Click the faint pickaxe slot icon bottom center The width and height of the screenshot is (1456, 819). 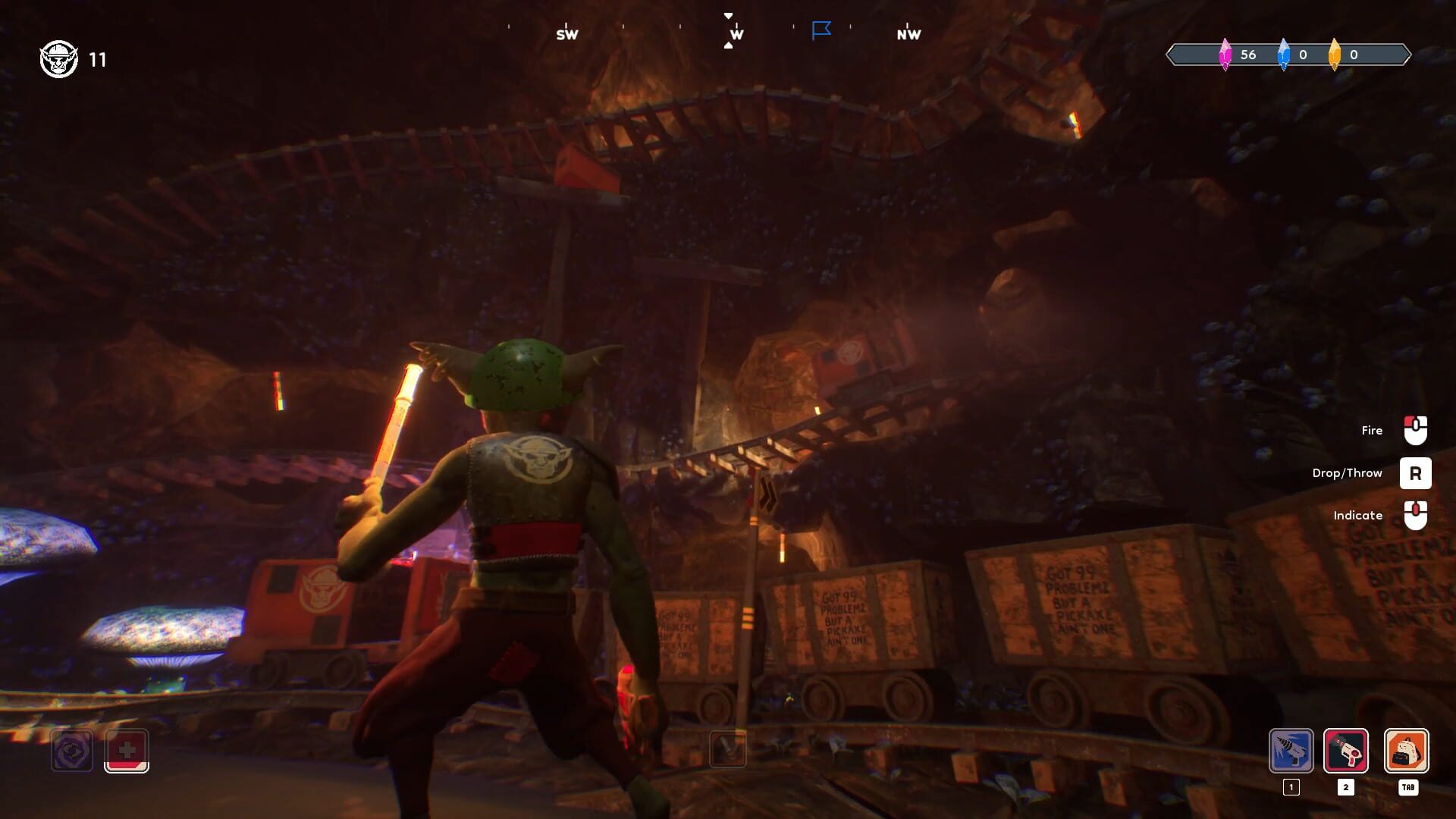point(729,749)
